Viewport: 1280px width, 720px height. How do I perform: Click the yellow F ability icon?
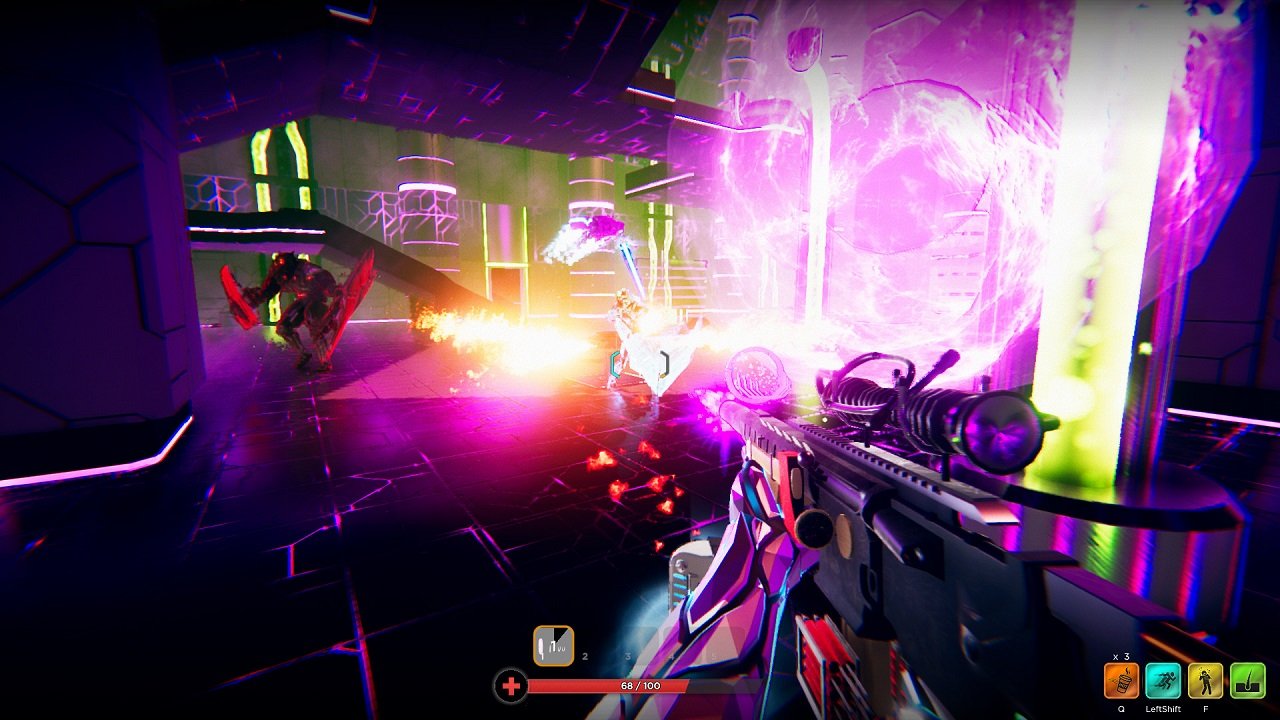pos(1205,680)
